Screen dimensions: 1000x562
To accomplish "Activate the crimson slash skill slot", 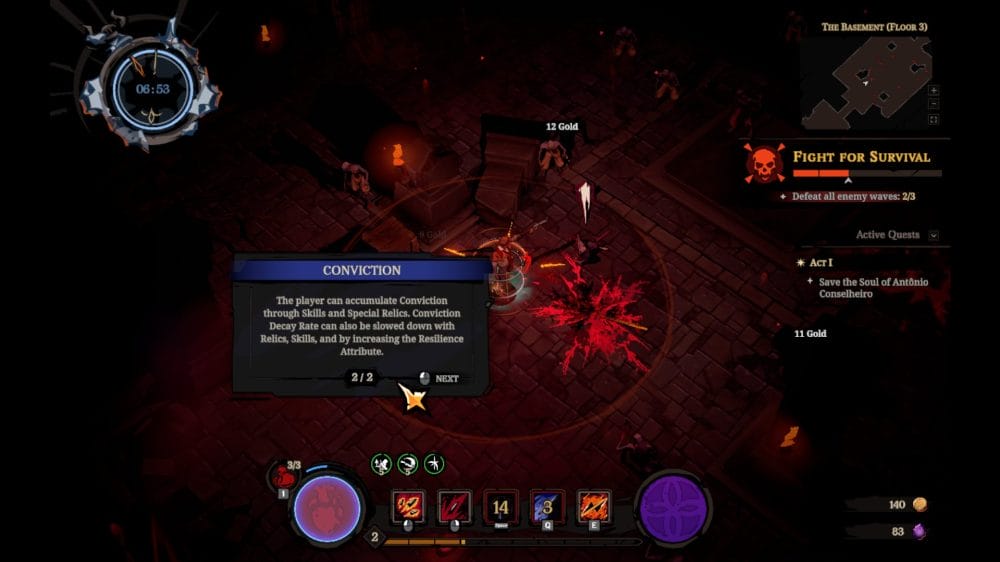I will [x=455, y=507].
